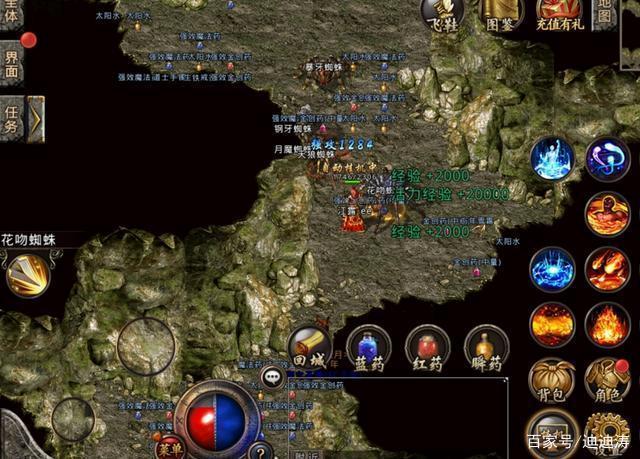Select the 界面 interface tab
This screenshot has height=459, width=640.
pos(11,63)
